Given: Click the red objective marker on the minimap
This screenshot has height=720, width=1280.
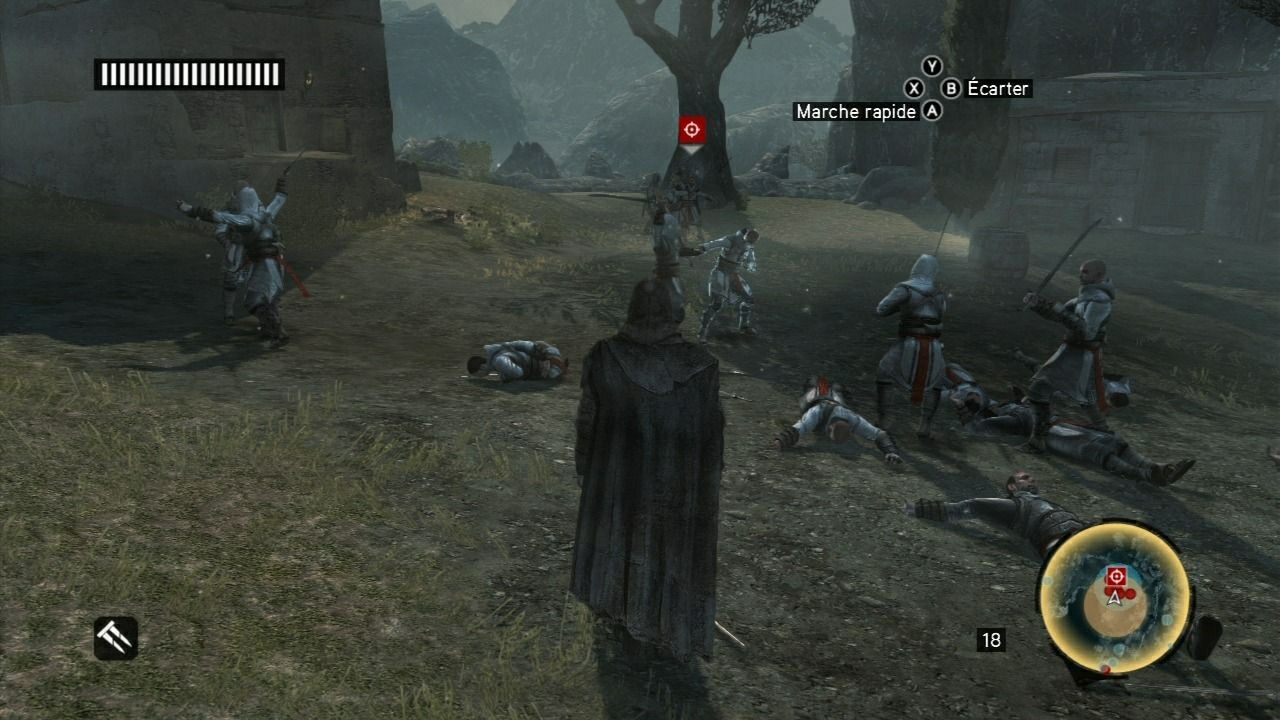Looking at the screenshot, I should (x=1116, y=575).
